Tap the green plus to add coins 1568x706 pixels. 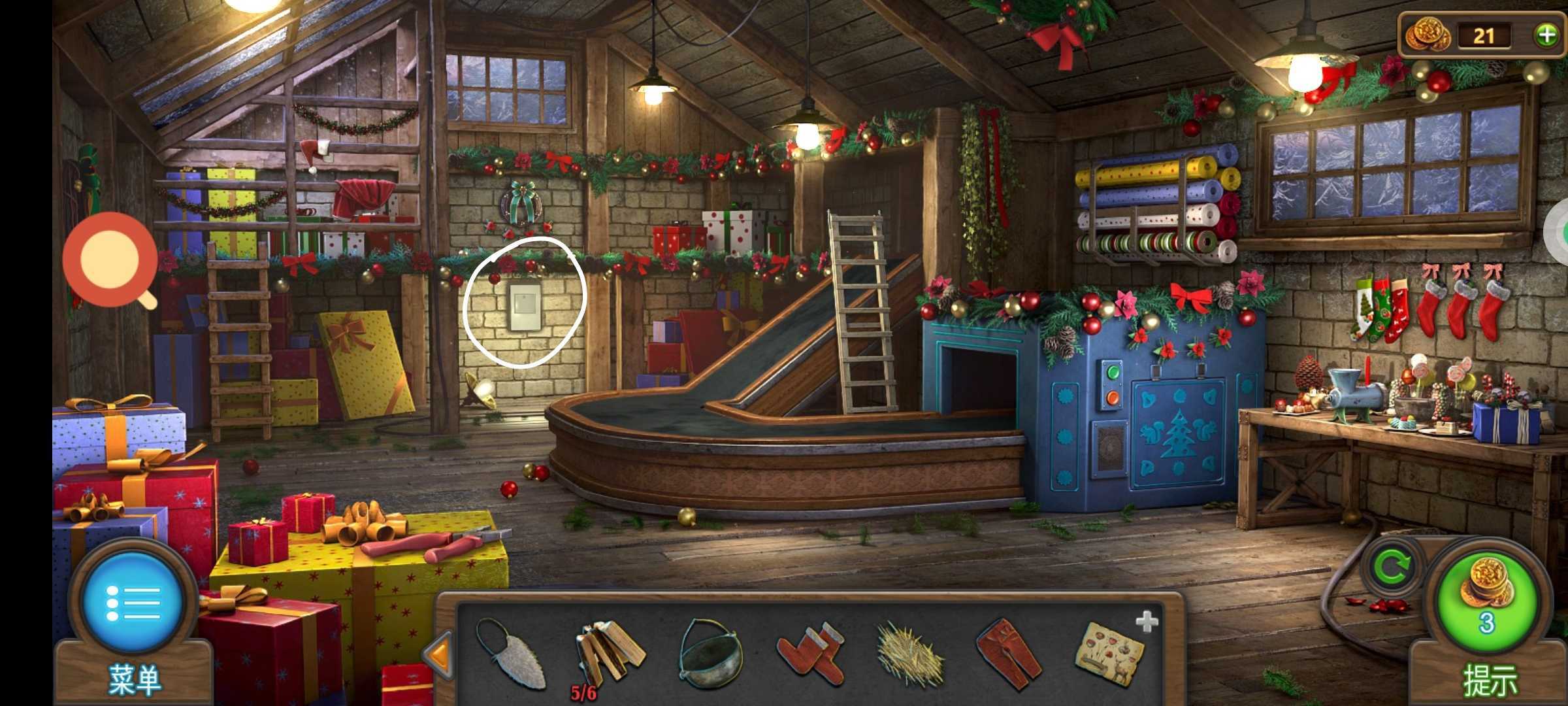pyautogui.click(x=1546, y=35)
